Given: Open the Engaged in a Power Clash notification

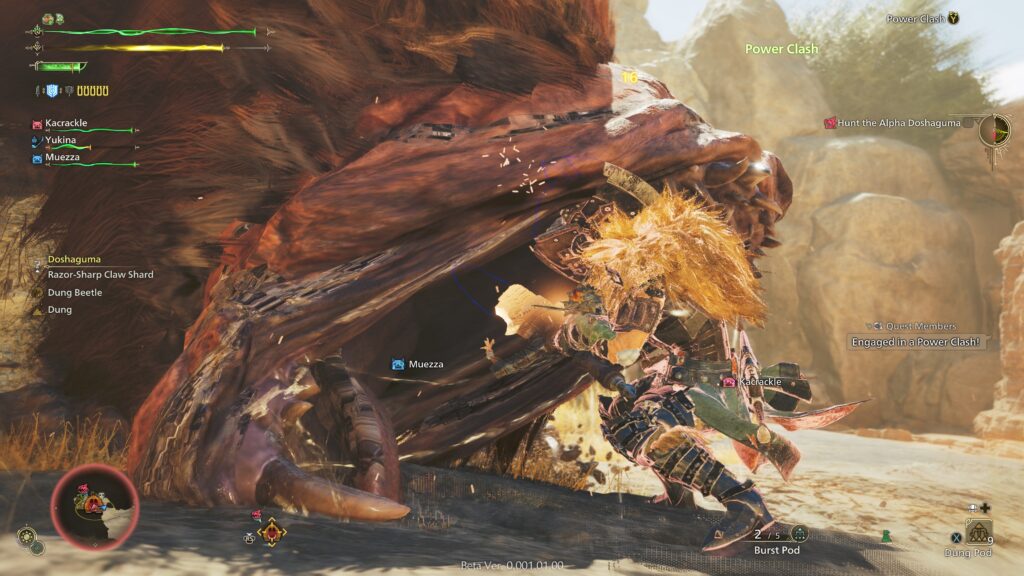Looking at the screenshot, I should (915, 342).
